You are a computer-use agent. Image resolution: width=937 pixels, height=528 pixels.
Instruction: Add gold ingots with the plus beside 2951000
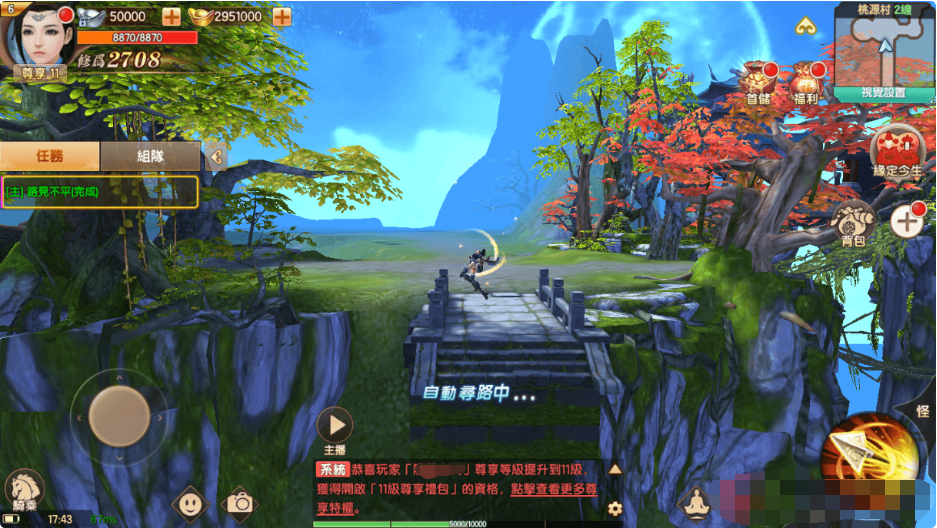coord(281,16)
